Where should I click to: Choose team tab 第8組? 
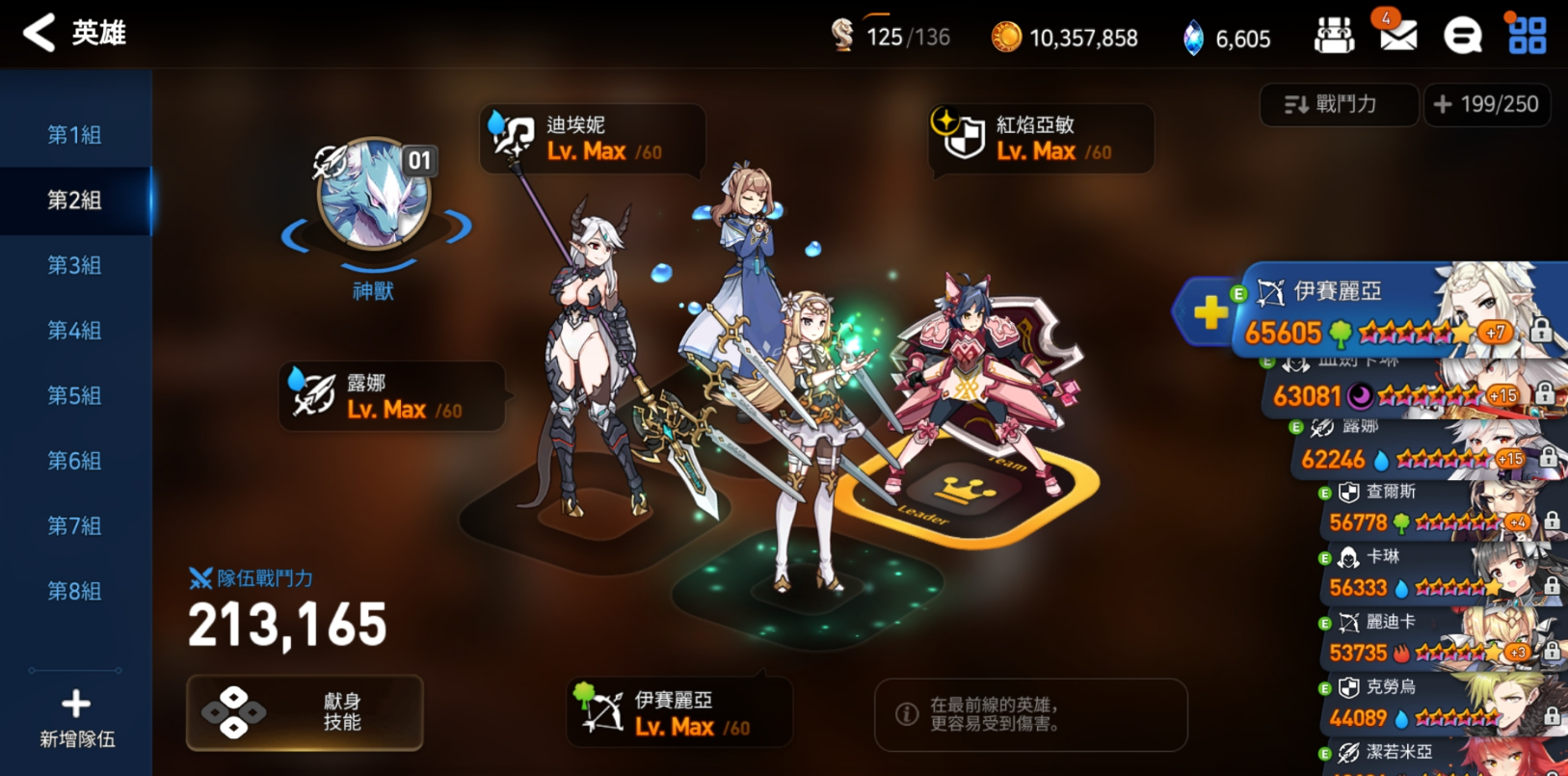(75, 591)
